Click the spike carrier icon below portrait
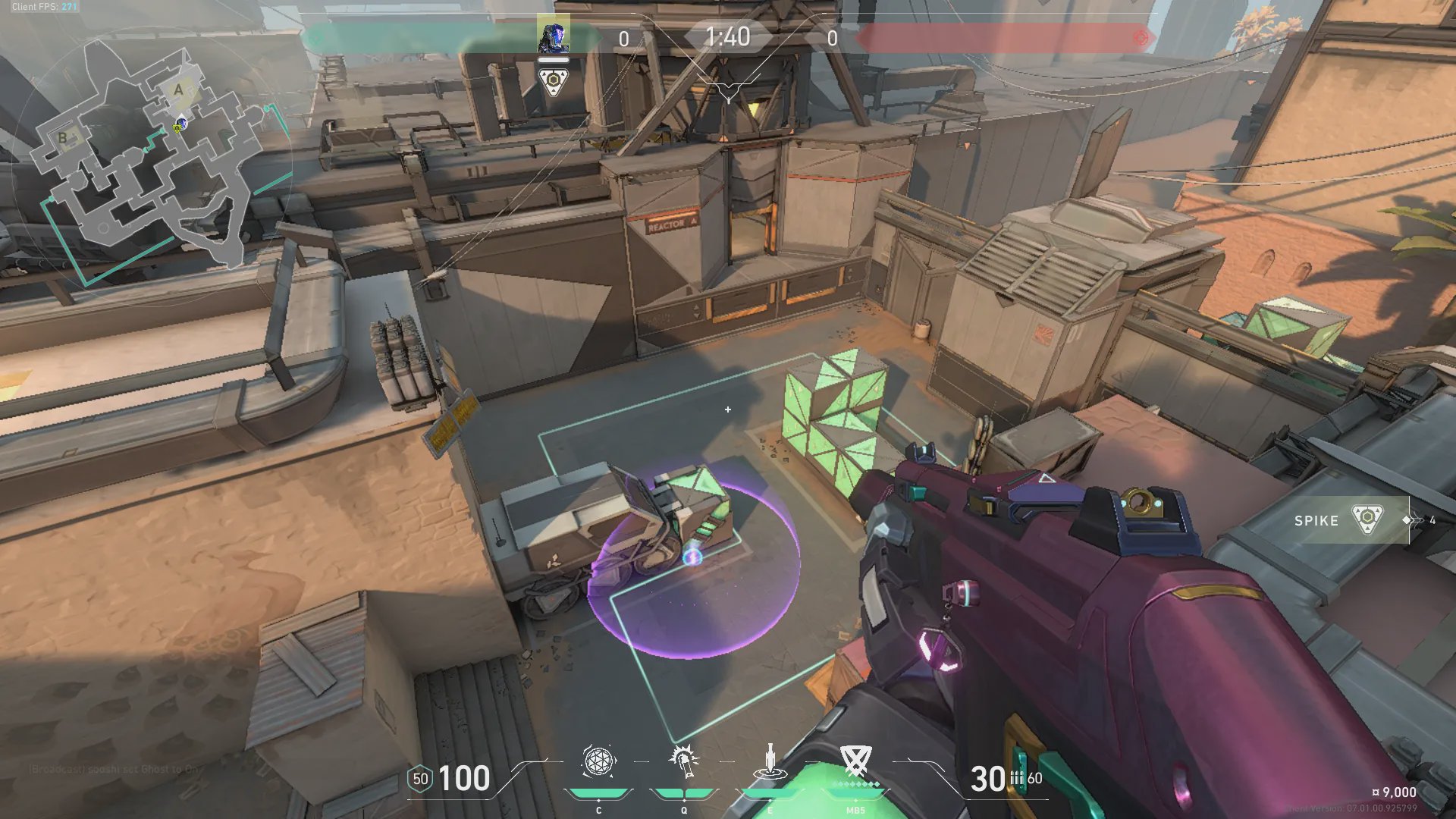Viewport: 1456px width, 819px height. tap(553, 81)
